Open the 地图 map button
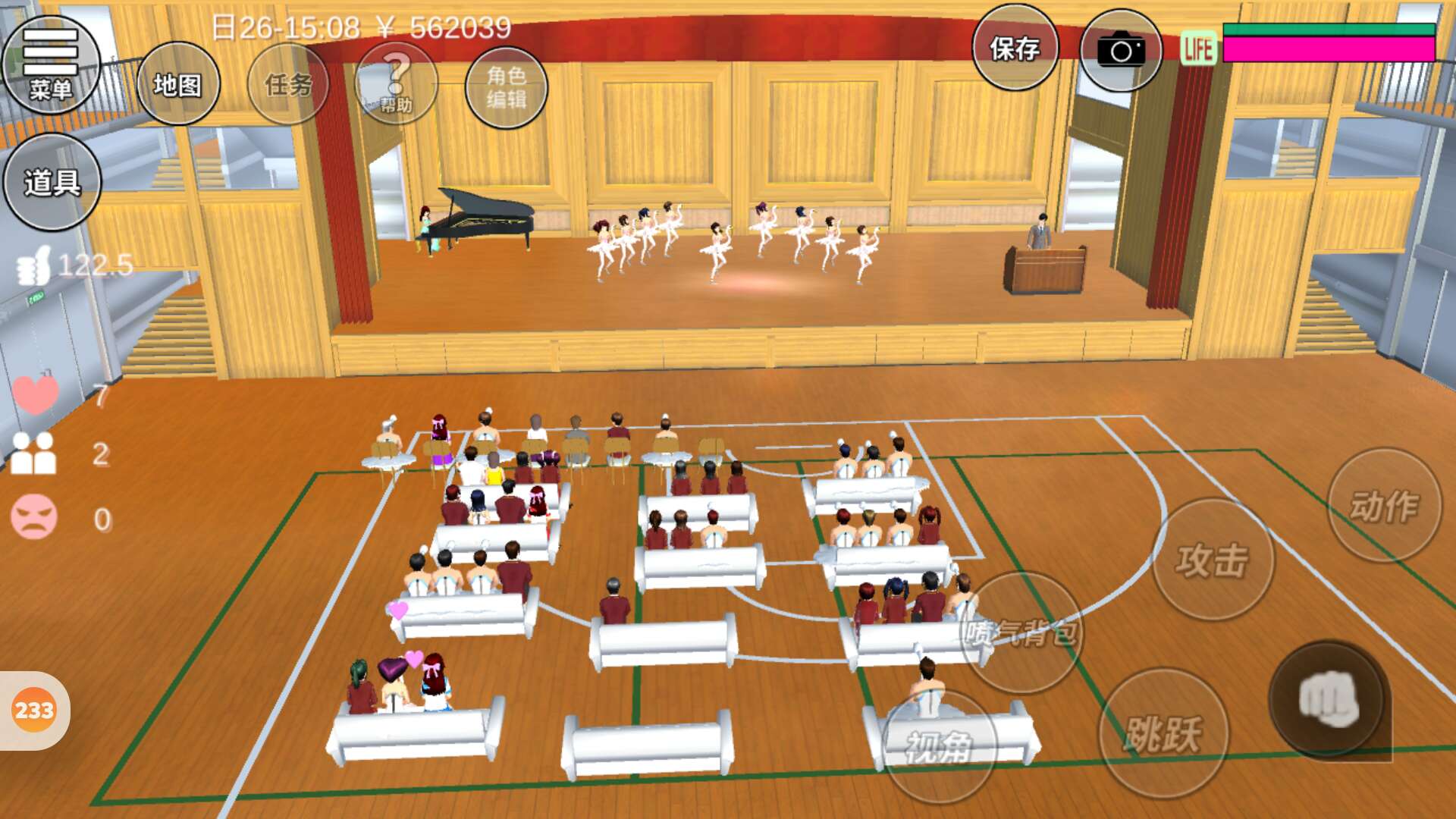This screenshot has width=1456, height=819. click(178, 84)
